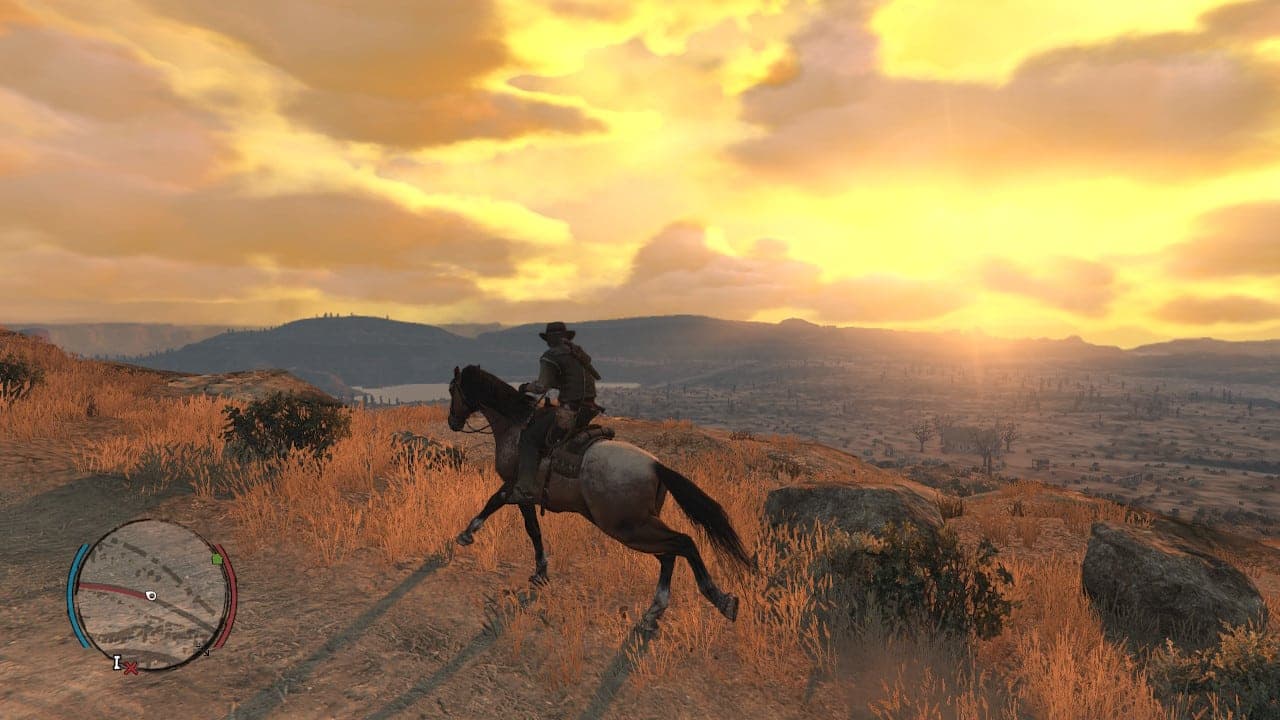Select the green safehouse icon on the minimap
Viewport: 1280px width, 720px height.
click(x=216, y=559)
